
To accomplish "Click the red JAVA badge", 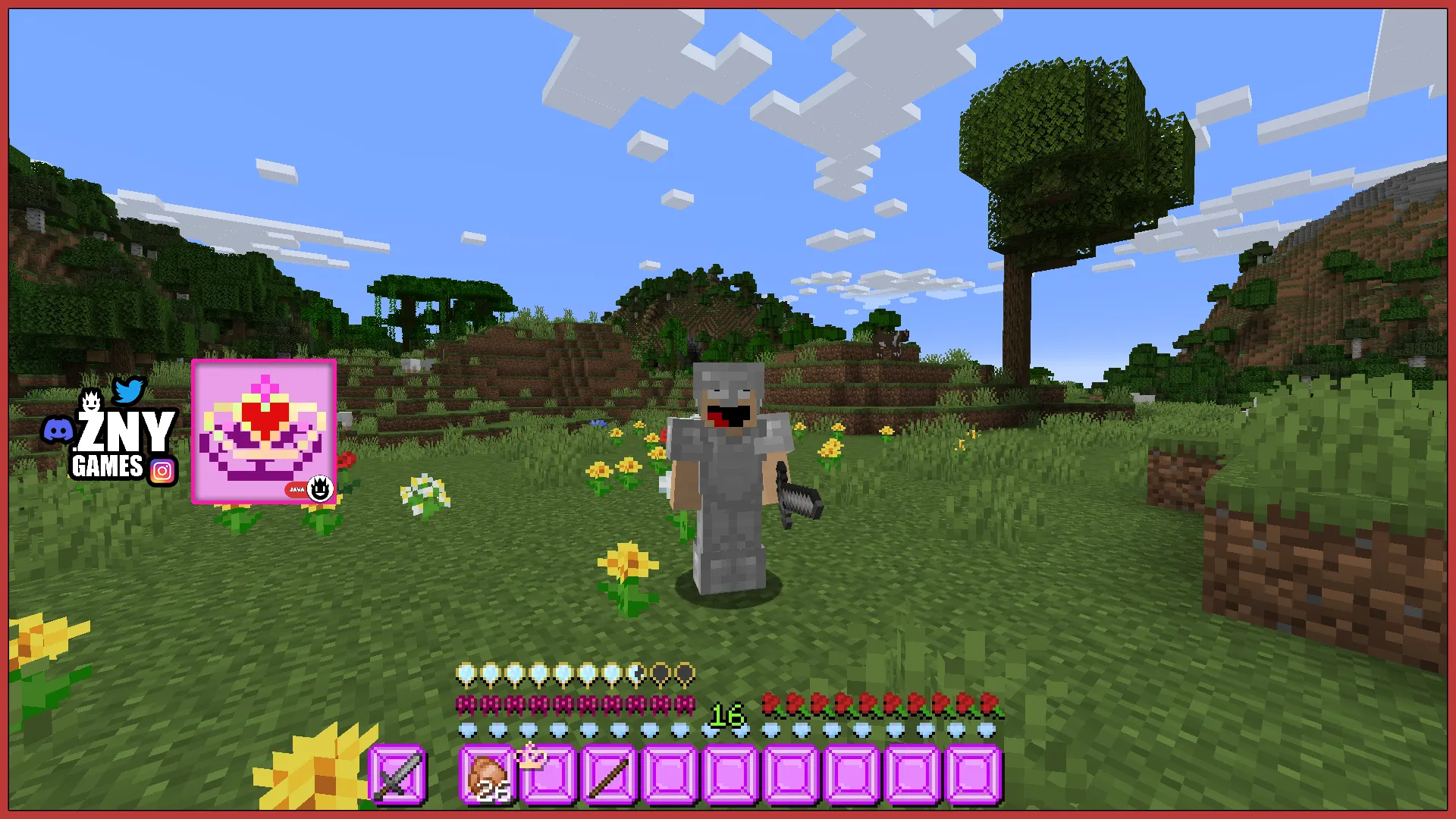I will (296, 489).
